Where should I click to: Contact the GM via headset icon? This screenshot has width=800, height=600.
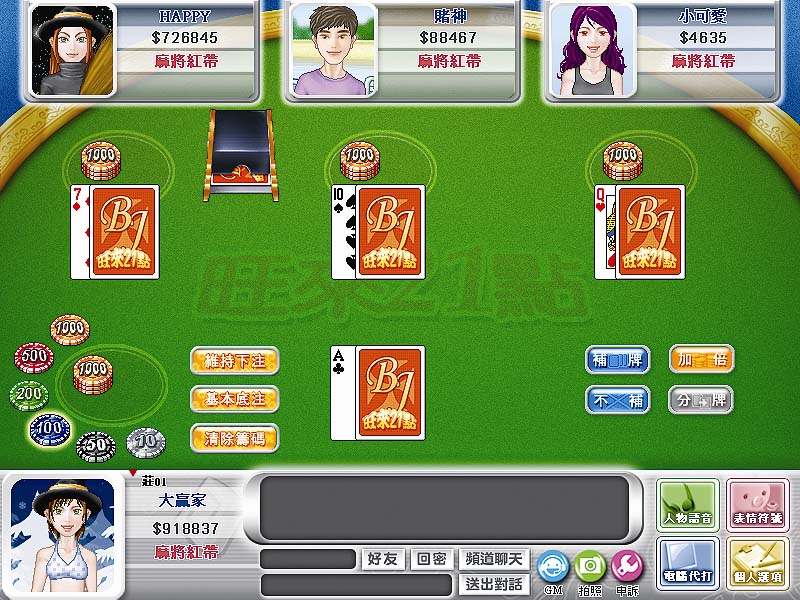[x=552, y=569]
